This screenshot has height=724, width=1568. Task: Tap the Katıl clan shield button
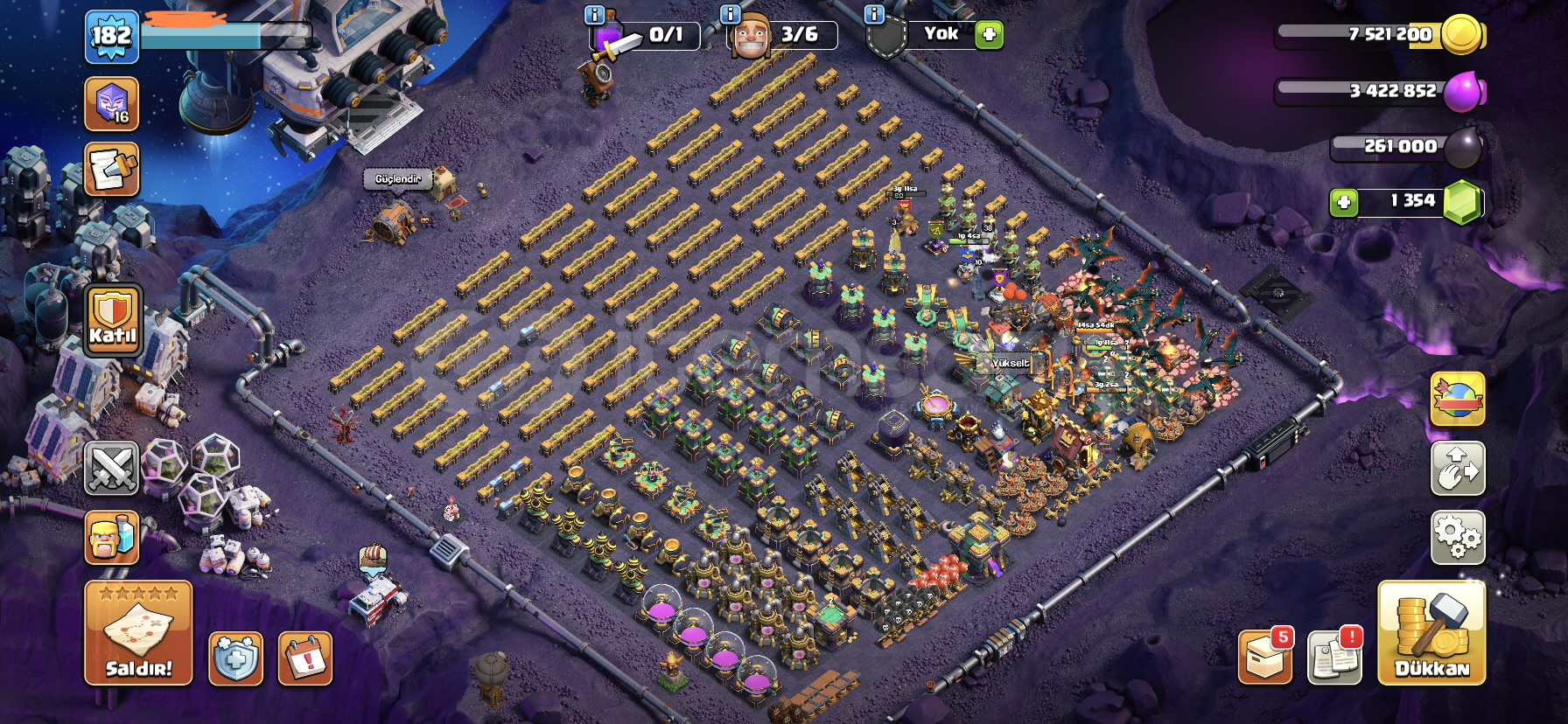point(113,321)
